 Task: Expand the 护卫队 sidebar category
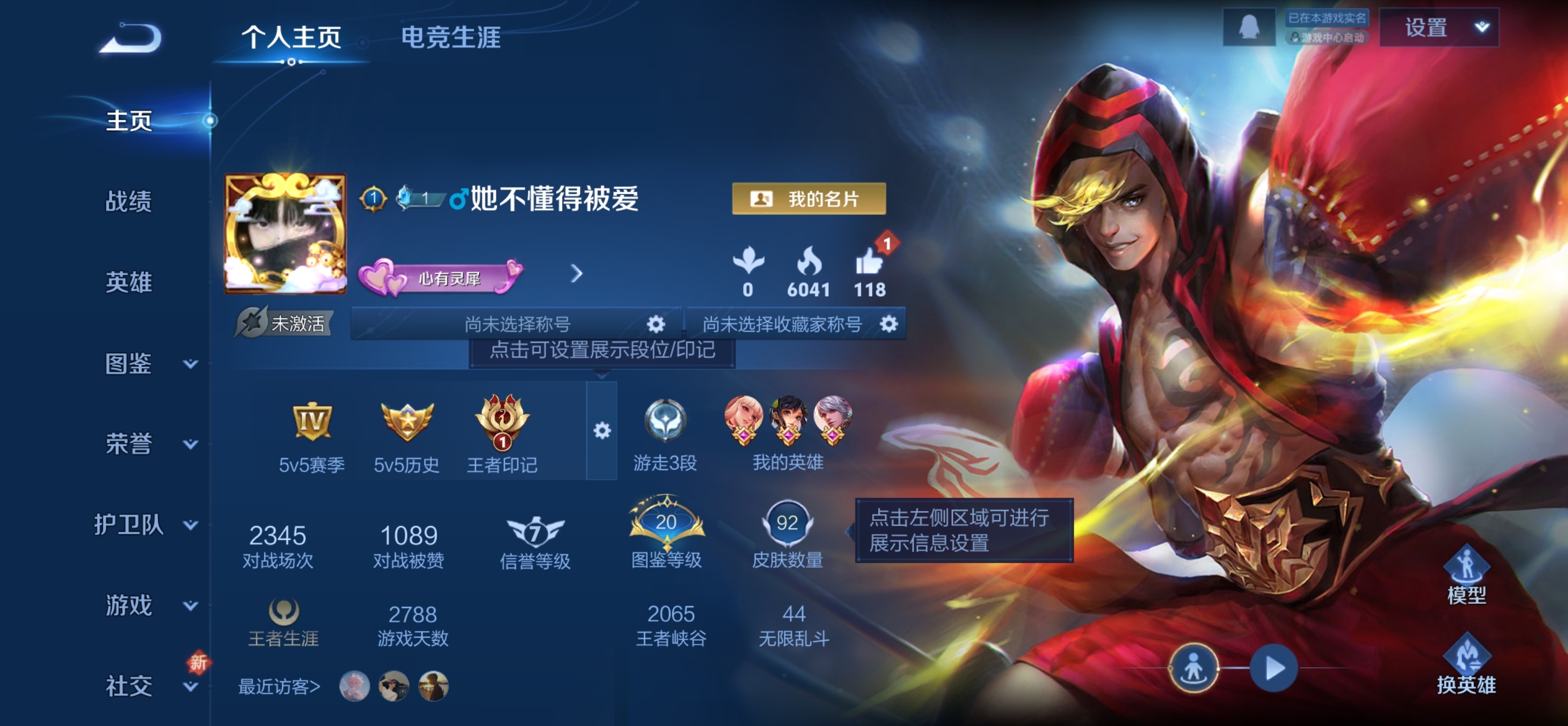pos(145,524)
